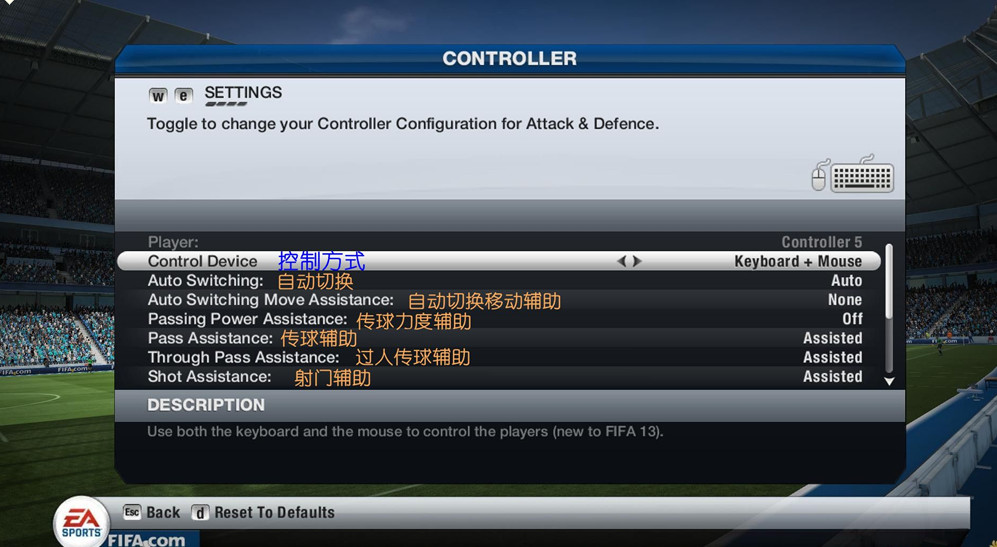Open the Settings tab heading
The width and height of the screenshot is (997, 547).
tap(243, 93)
